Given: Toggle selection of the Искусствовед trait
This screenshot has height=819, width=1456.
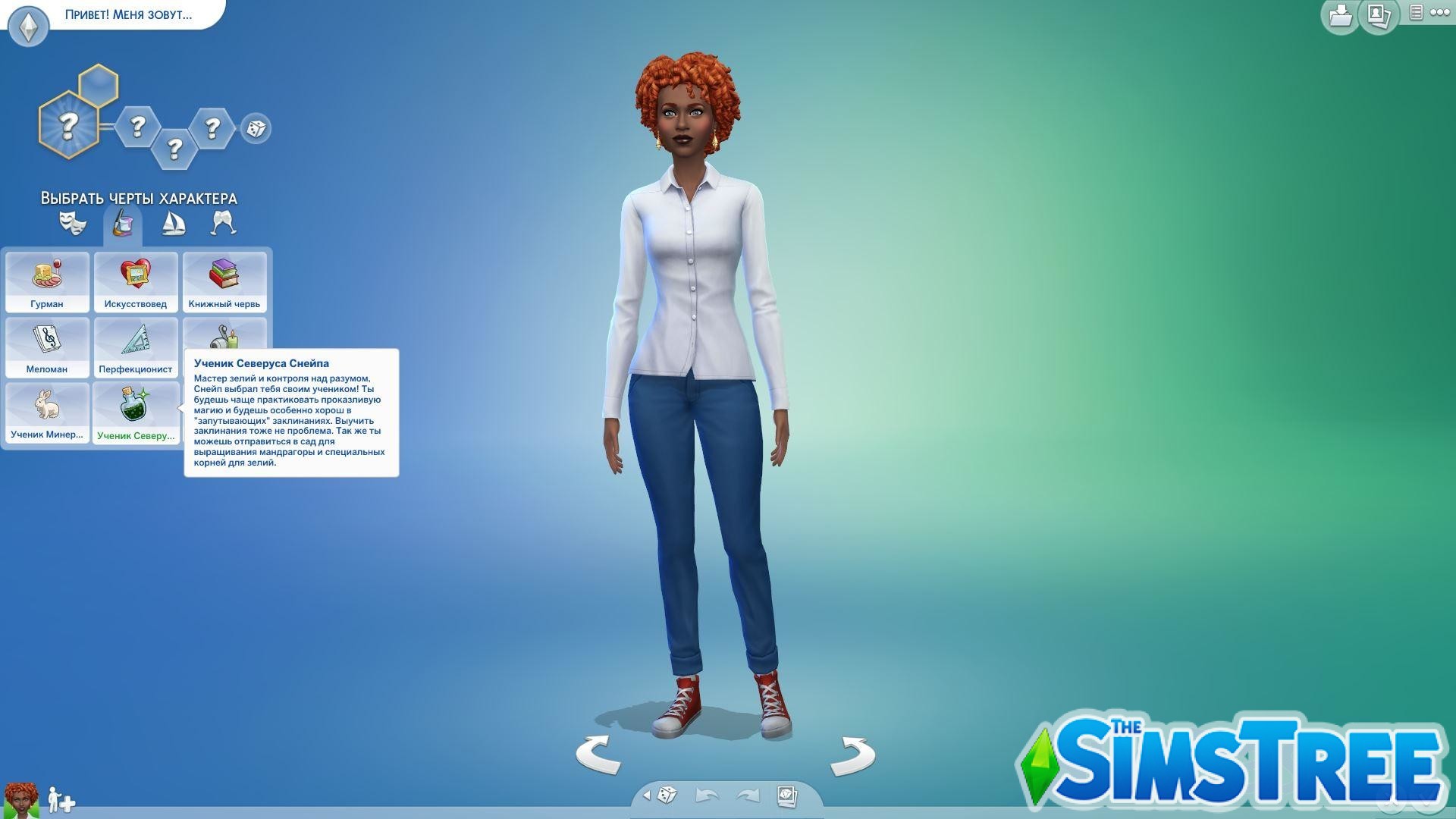Looking at the screenshot, I should point(135,281).
